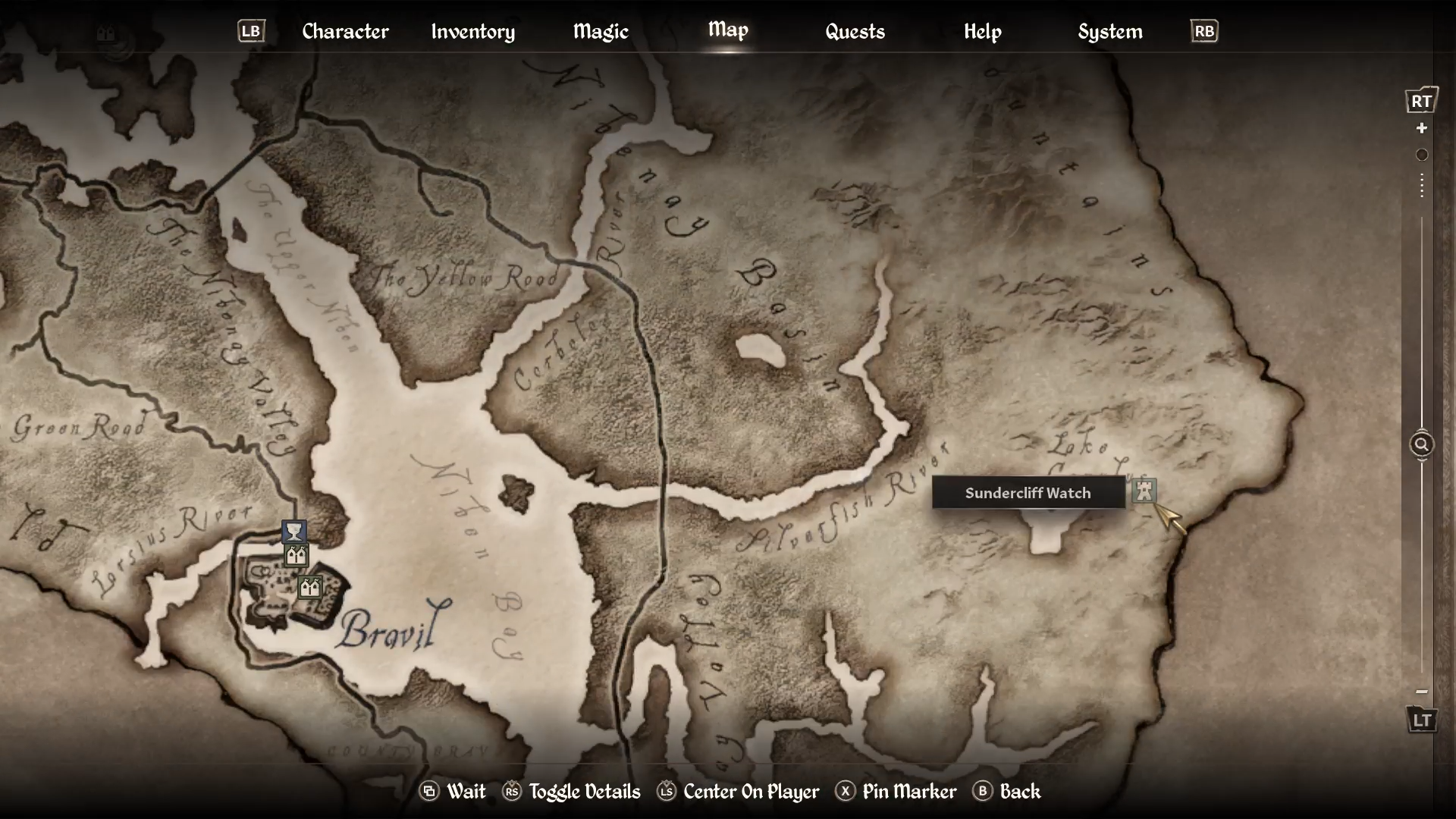The width and height of the screenshot is (1456, 819).
Task: Click the RB shoulder button prompt to change tabs
Action: pos(1204,31)
